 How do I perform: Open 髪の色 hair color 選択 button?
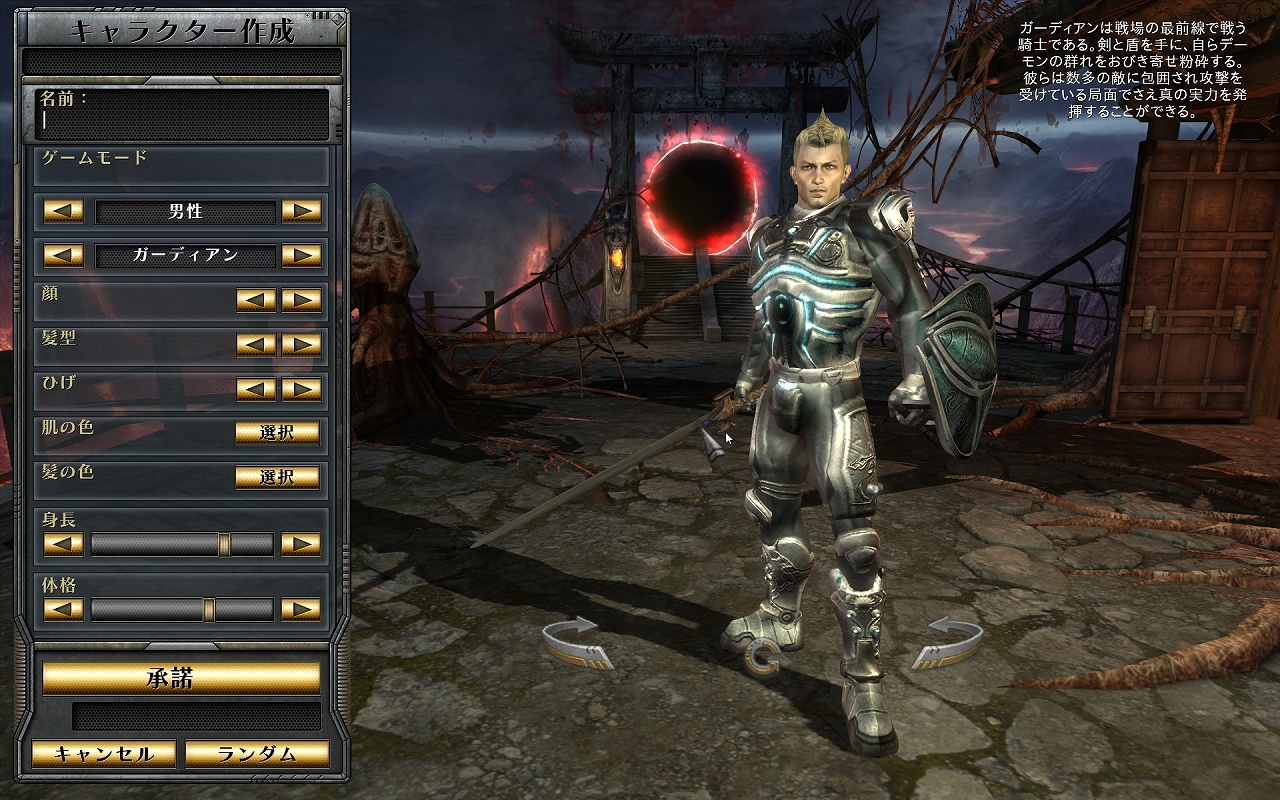click(277, 477)
